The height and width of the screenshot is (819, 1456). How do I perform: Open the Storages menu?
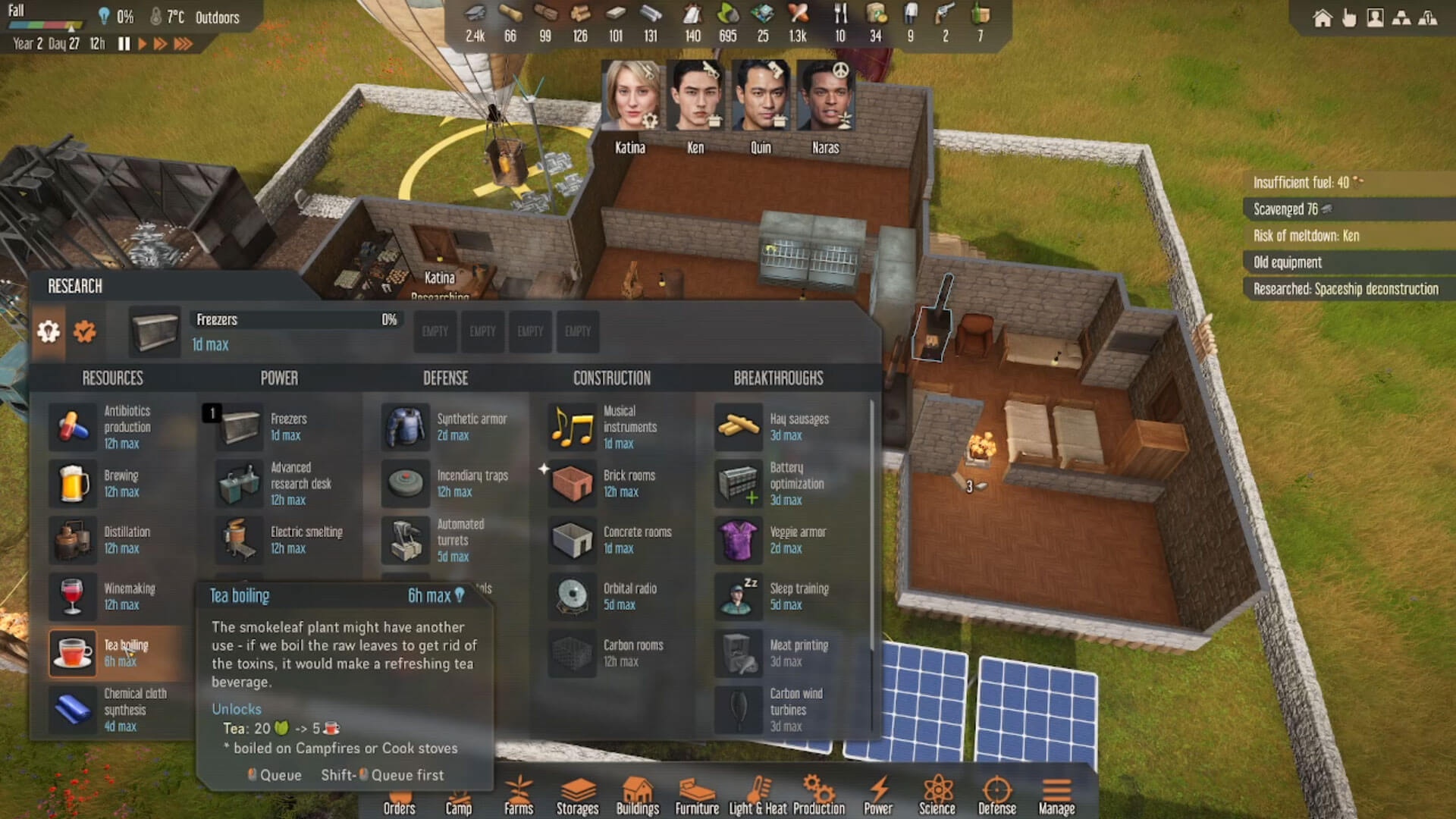pos(578,796)
